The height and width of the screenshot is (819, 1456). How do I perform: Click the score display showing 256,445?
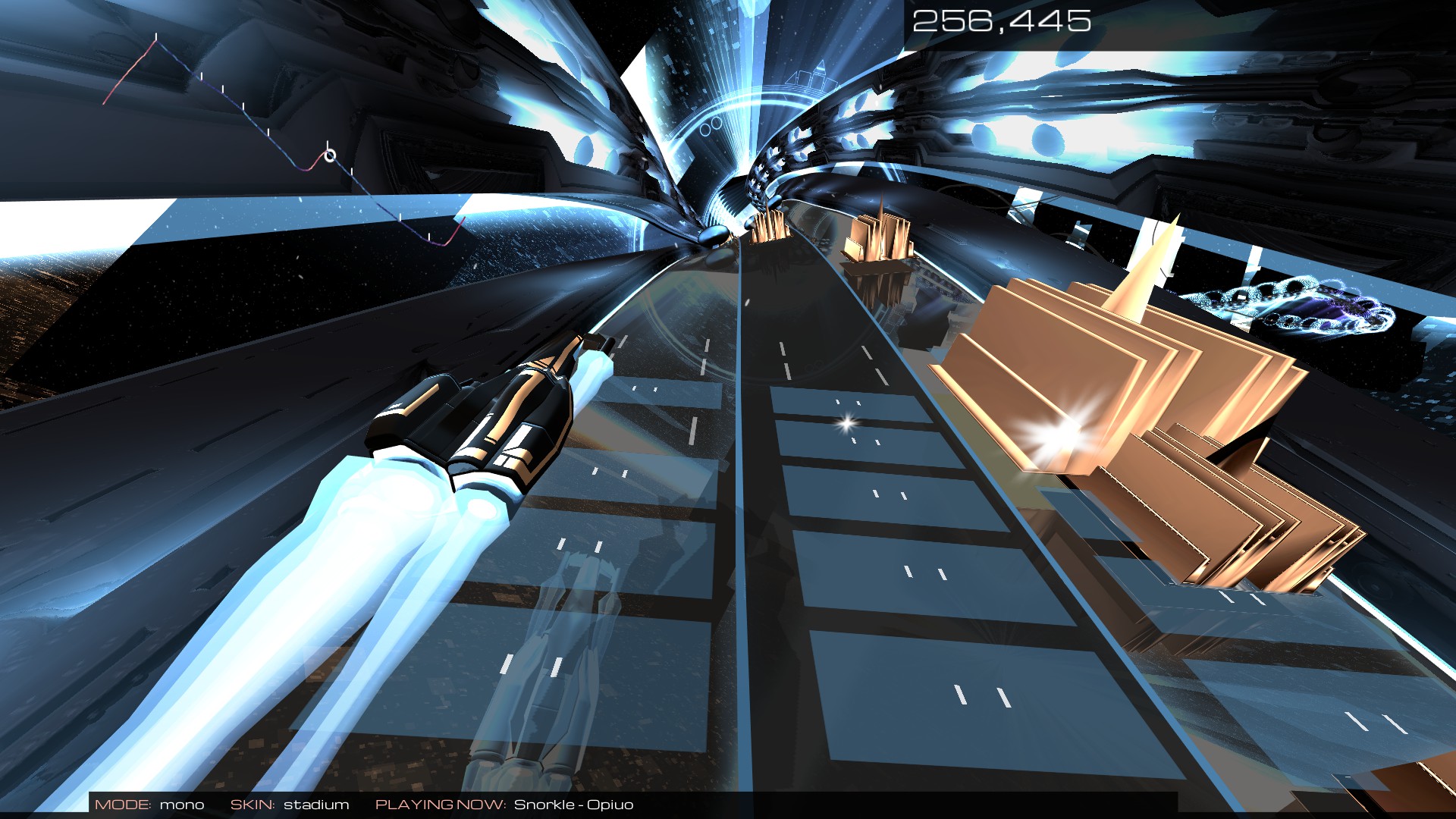[x=1001, y=21]
